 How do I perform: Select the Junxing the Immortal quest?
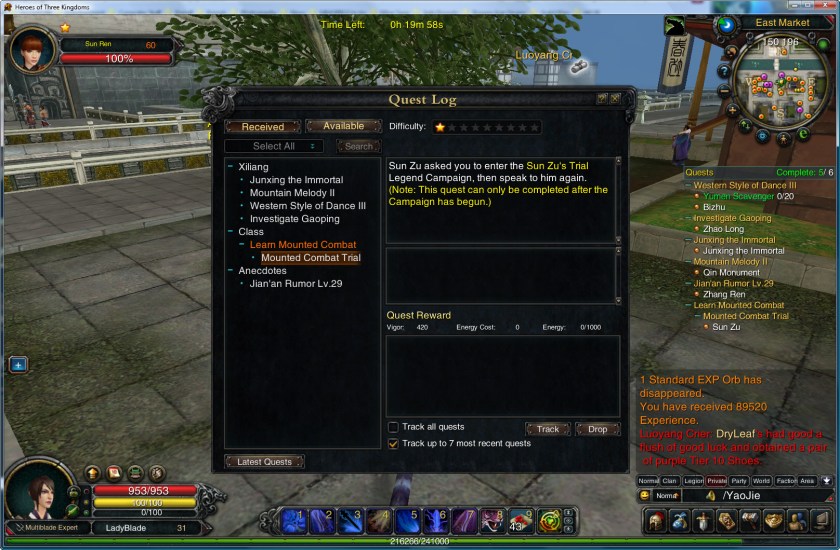[296, 180]
